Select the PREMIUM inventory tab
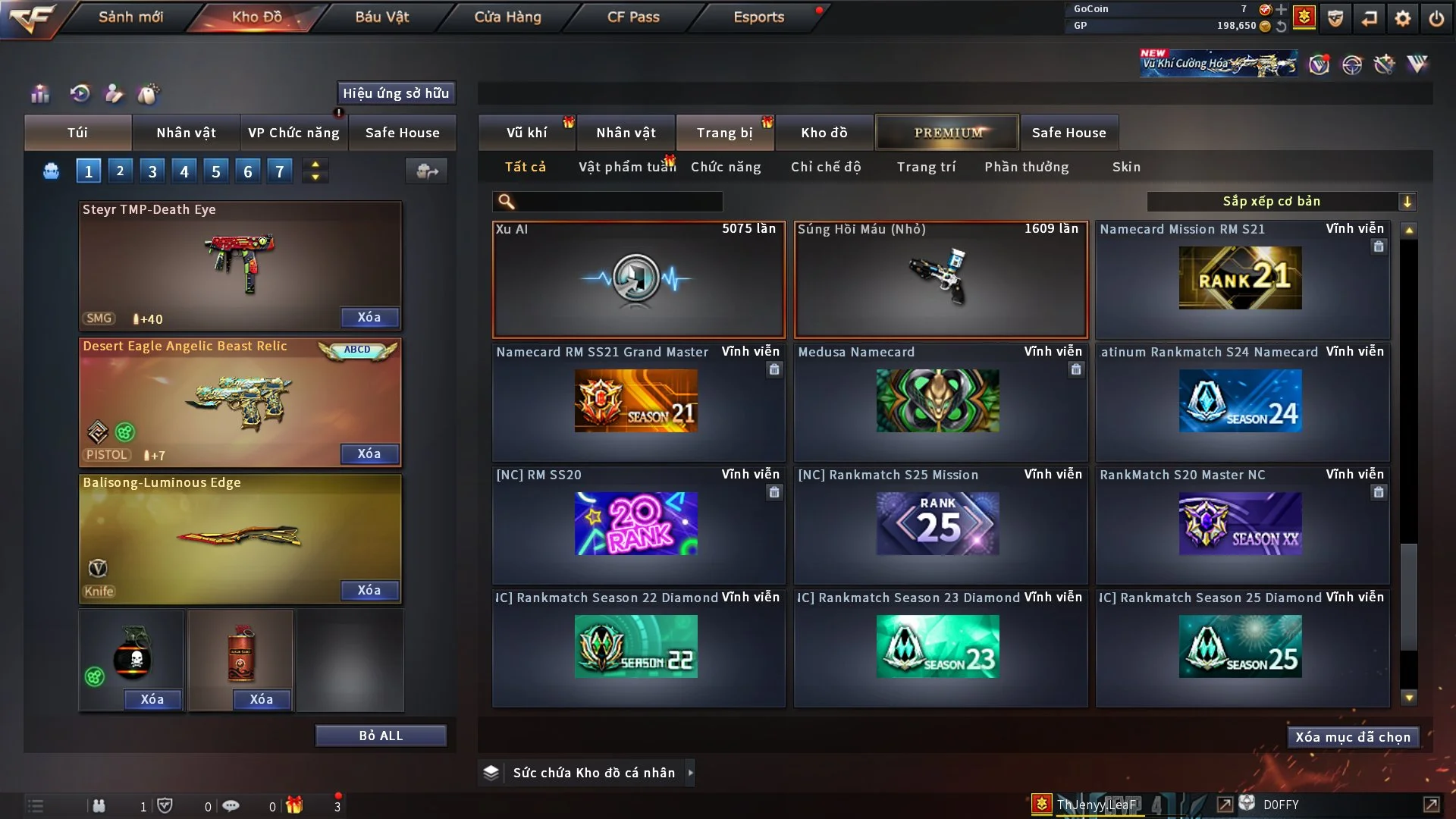The height and width of the screenshot is (819, 1456). 947,133
